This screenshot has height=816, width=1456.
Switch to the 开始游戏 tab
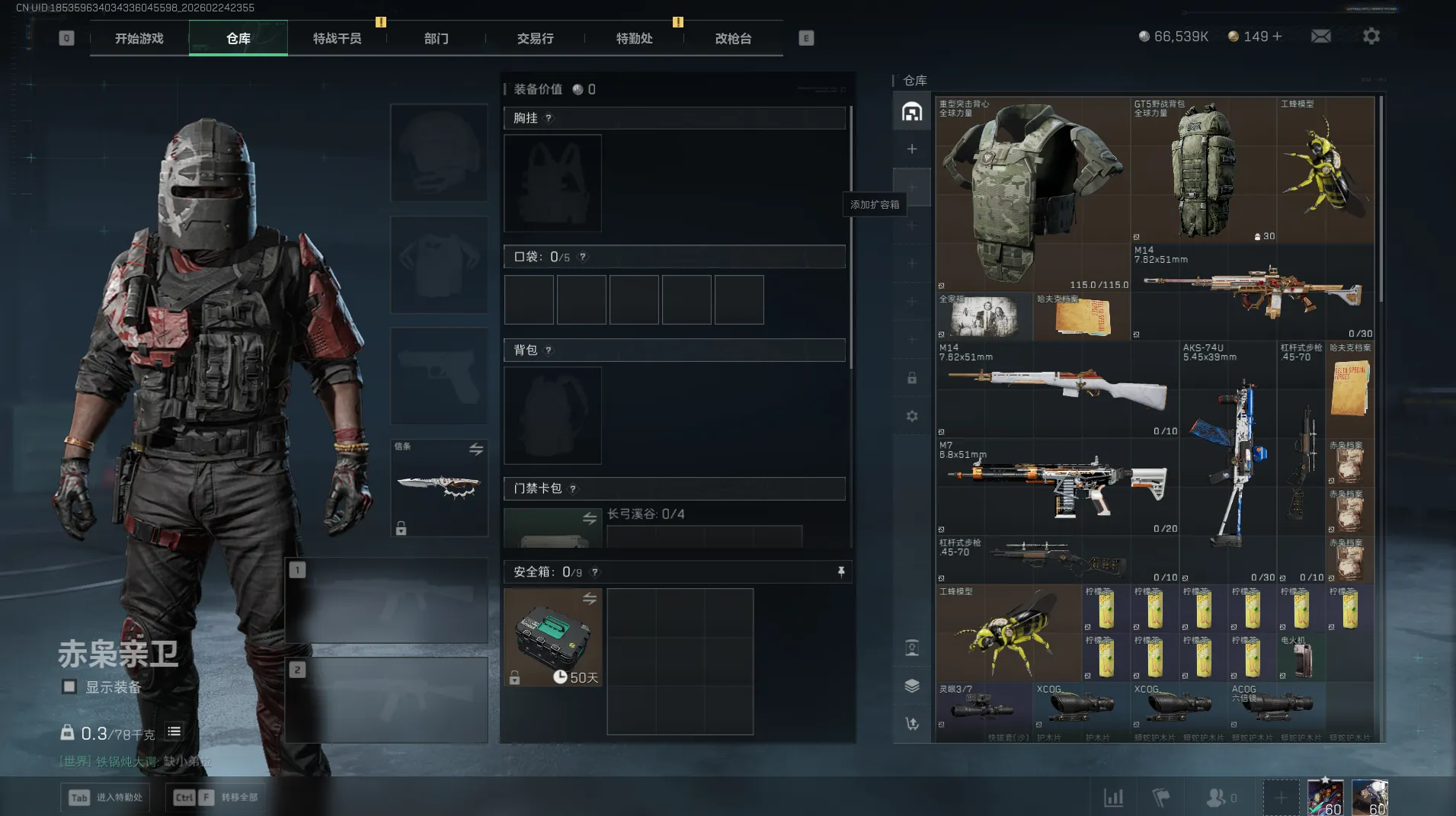(139, 38)
